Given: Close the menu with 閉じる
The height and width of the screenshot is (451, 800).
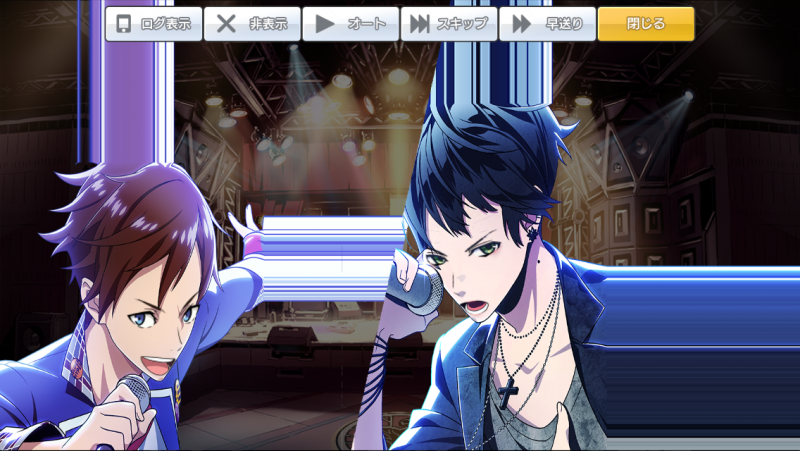Looking at the screenshot, I should [x=645, y=24].
